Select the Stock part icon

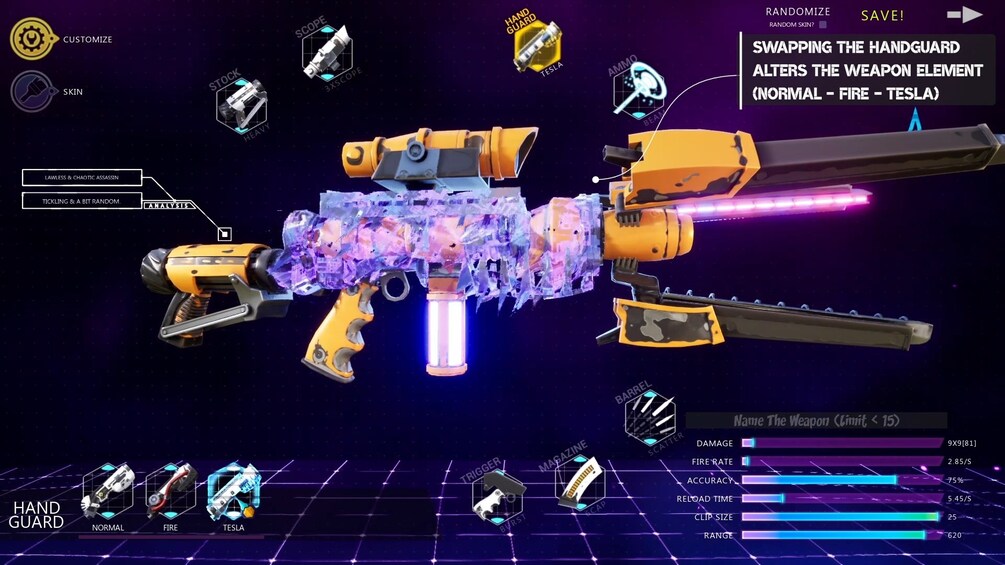pyautogui.click(x=241, y=103)
